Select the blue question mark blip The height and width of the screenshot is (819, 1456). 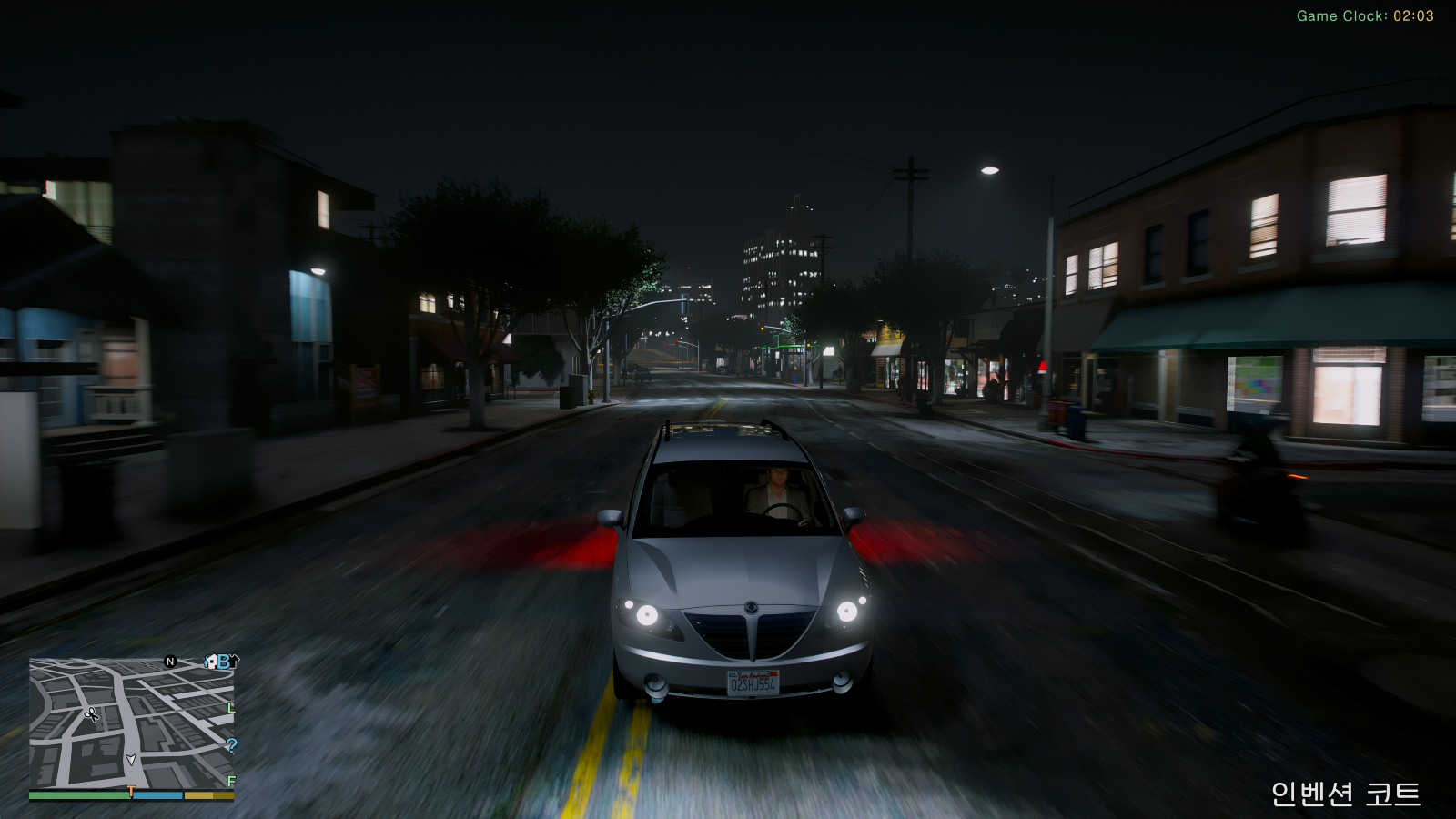[231, 745]
